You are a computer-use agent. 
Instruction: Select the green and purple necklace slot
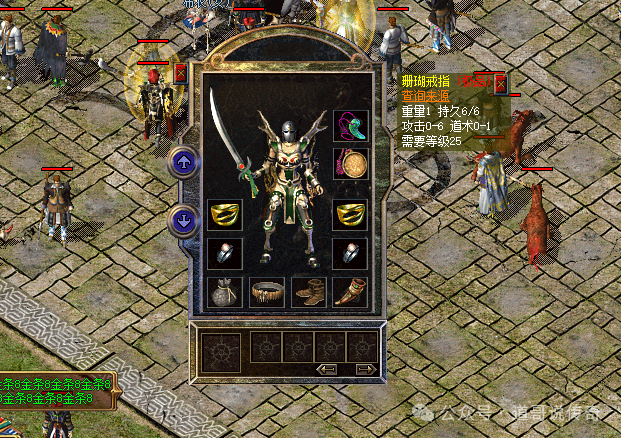350,124
